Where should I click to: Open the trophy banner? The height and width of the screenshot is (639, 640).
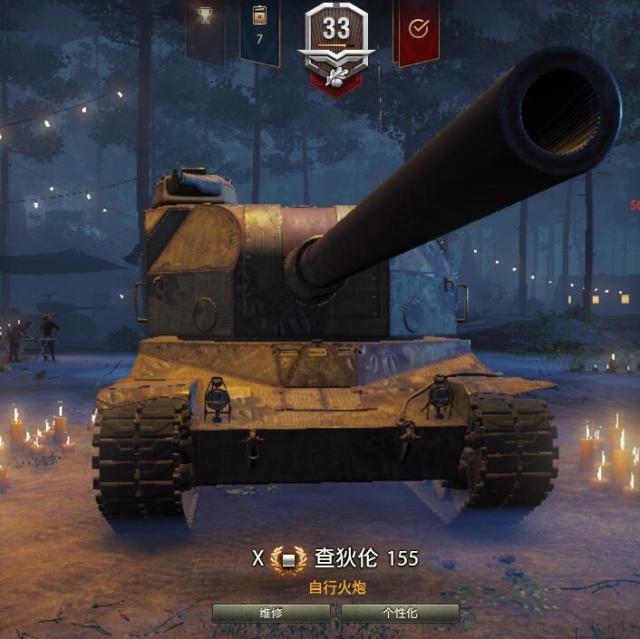point(205,25)
